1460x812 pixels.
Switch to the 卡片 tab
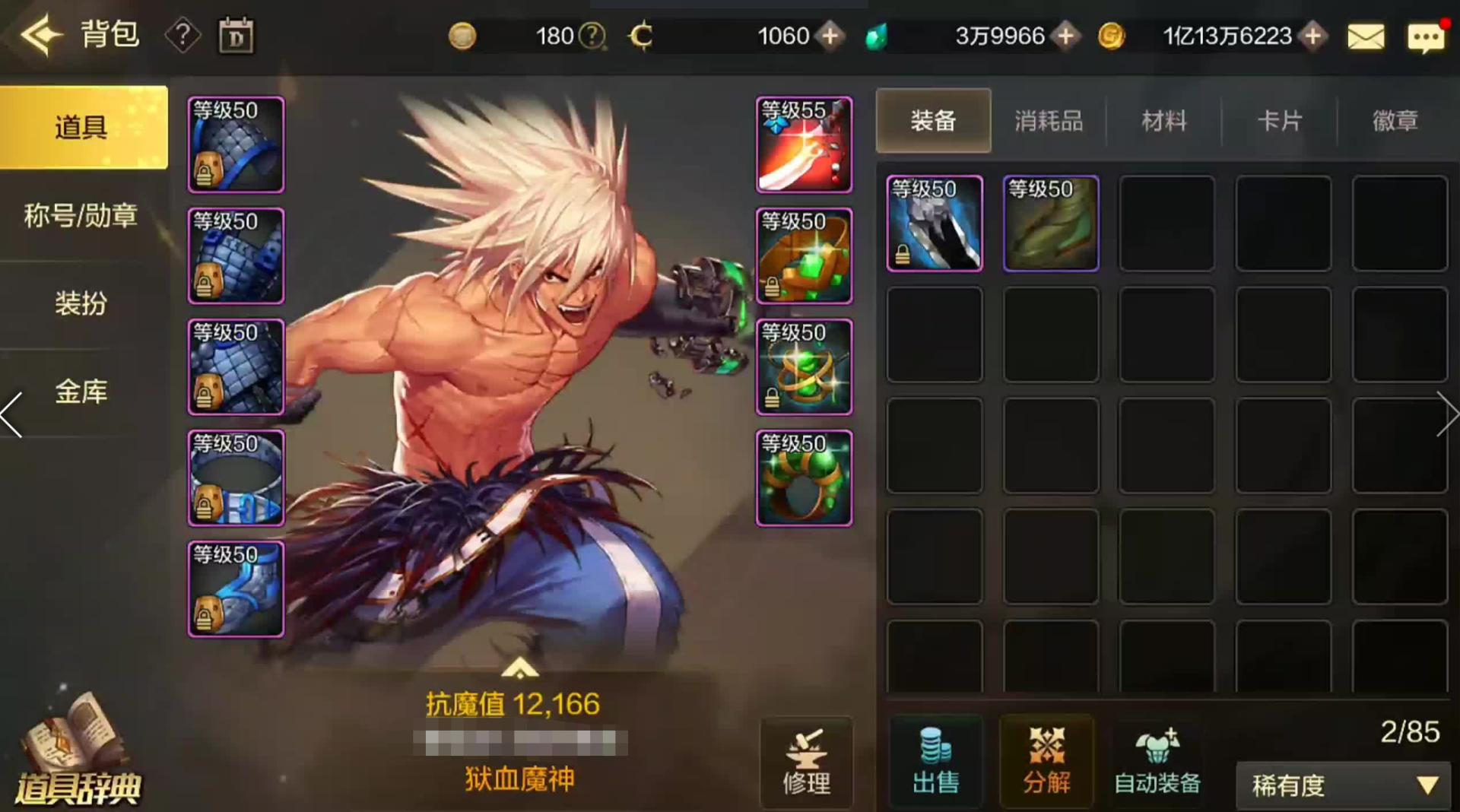point(1281,121)
